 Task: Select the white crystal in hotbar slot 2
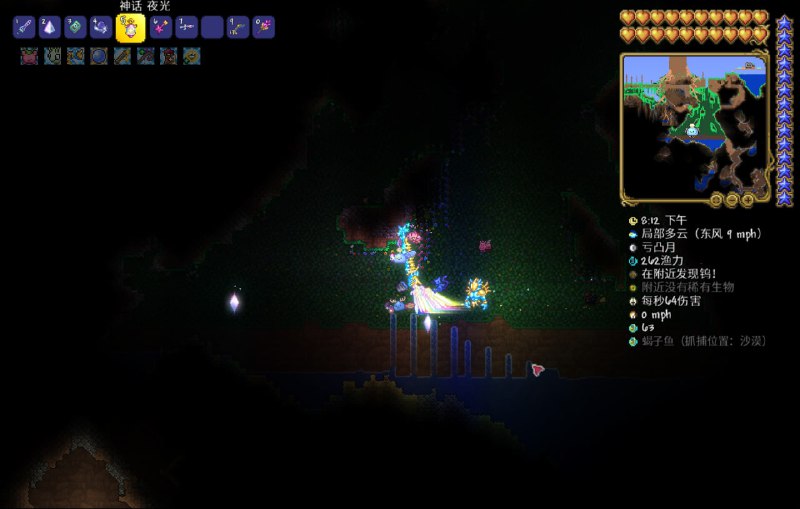[50, 28]
